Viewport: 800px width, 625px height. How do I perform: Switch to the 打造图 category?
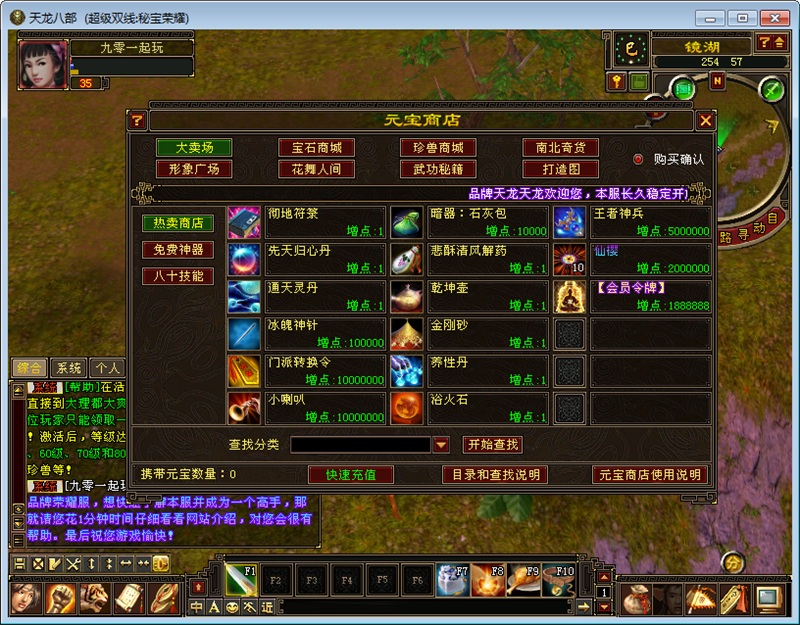(x=560, y=169)
